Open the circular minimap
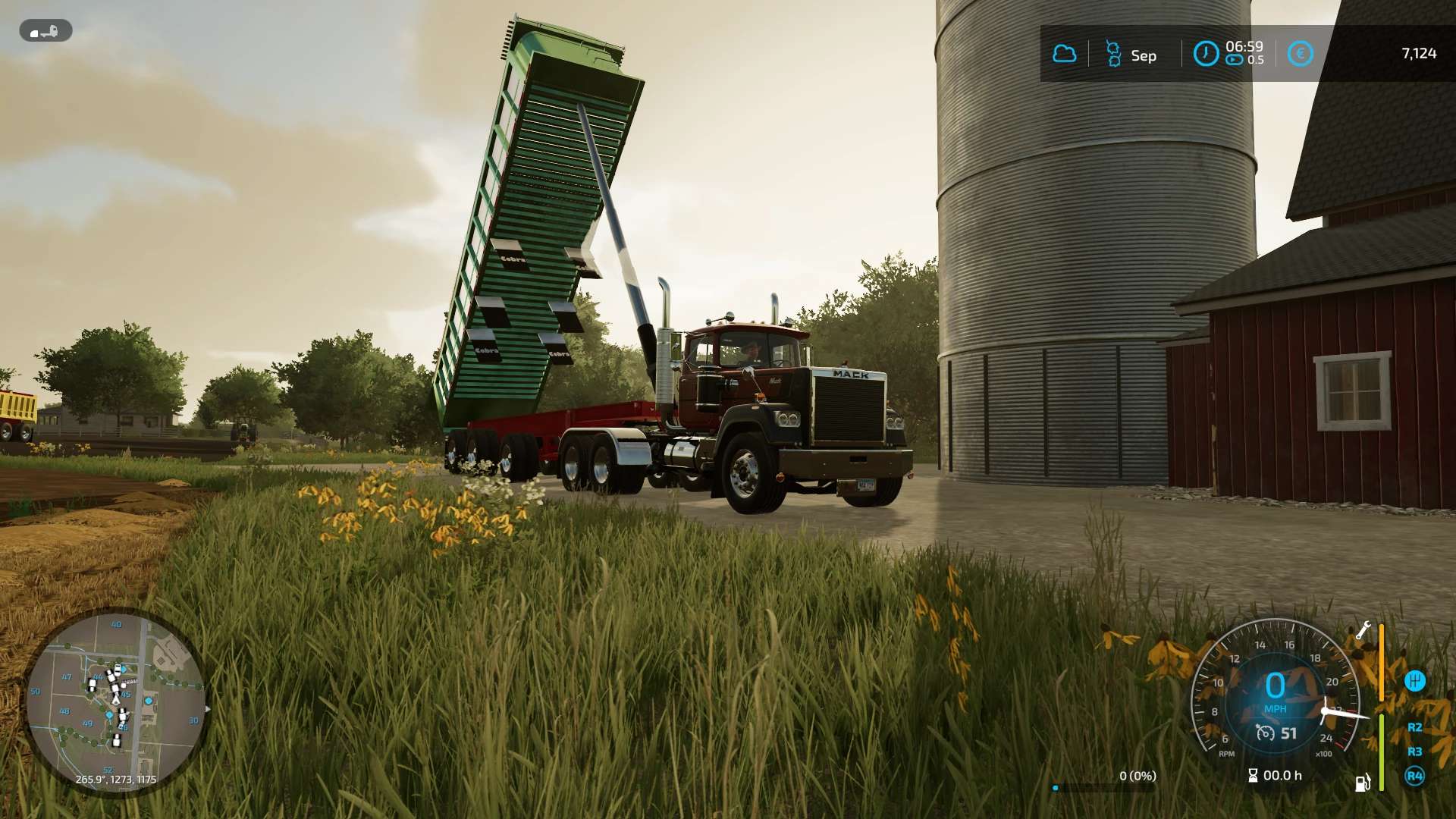This screenshot has height=819, width=1456. coord(115,702)
